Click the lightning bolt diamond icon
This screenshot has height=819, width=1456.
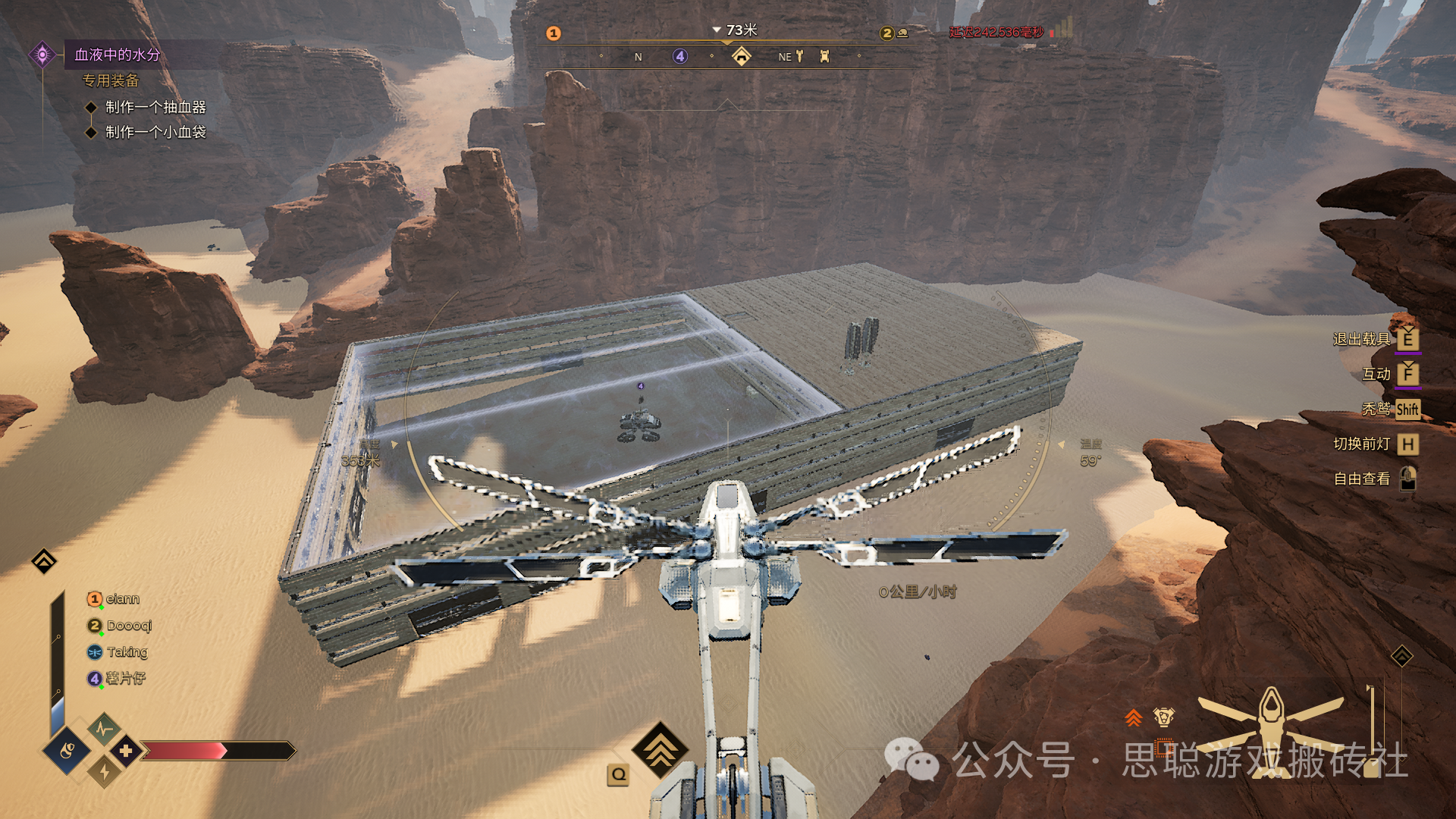click(104, 772)
